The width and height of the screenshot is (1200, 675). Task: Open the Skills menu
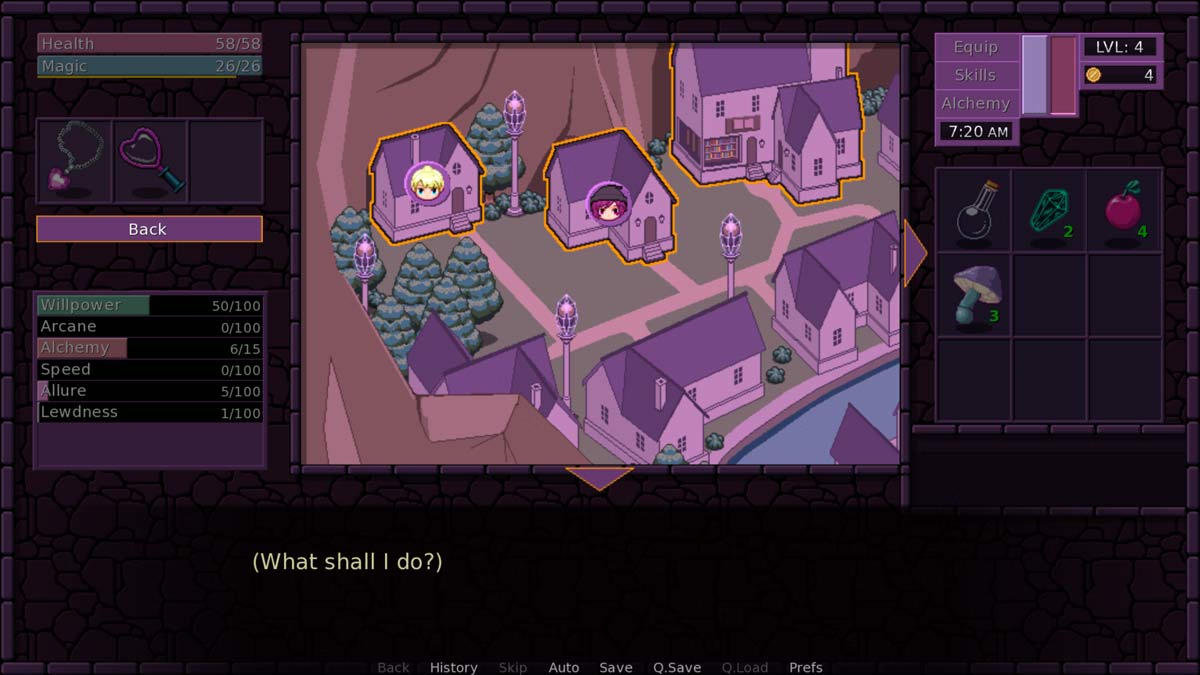point(975,75)
